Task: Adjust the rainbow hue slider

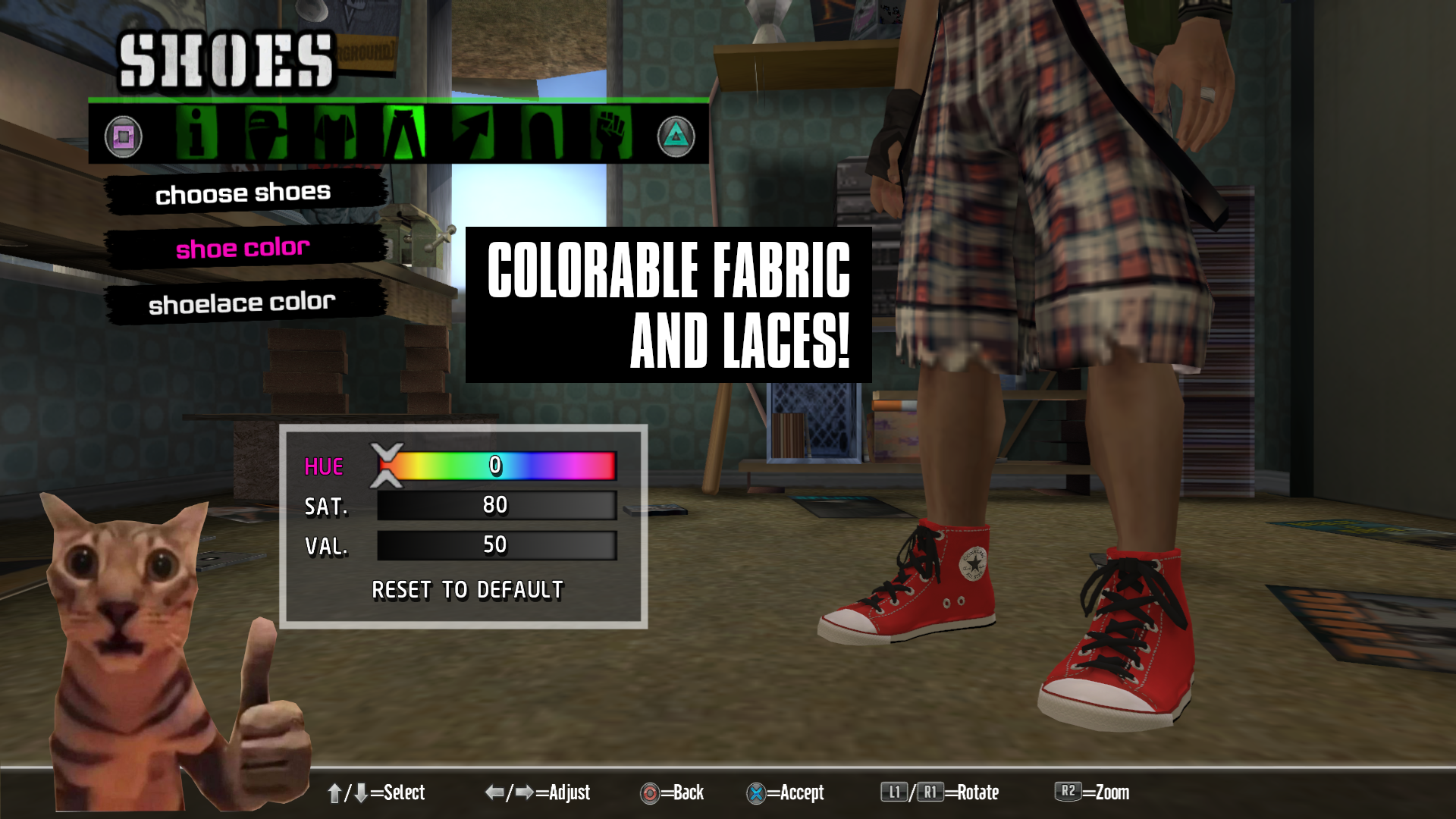Action: [x=496, y=466]
